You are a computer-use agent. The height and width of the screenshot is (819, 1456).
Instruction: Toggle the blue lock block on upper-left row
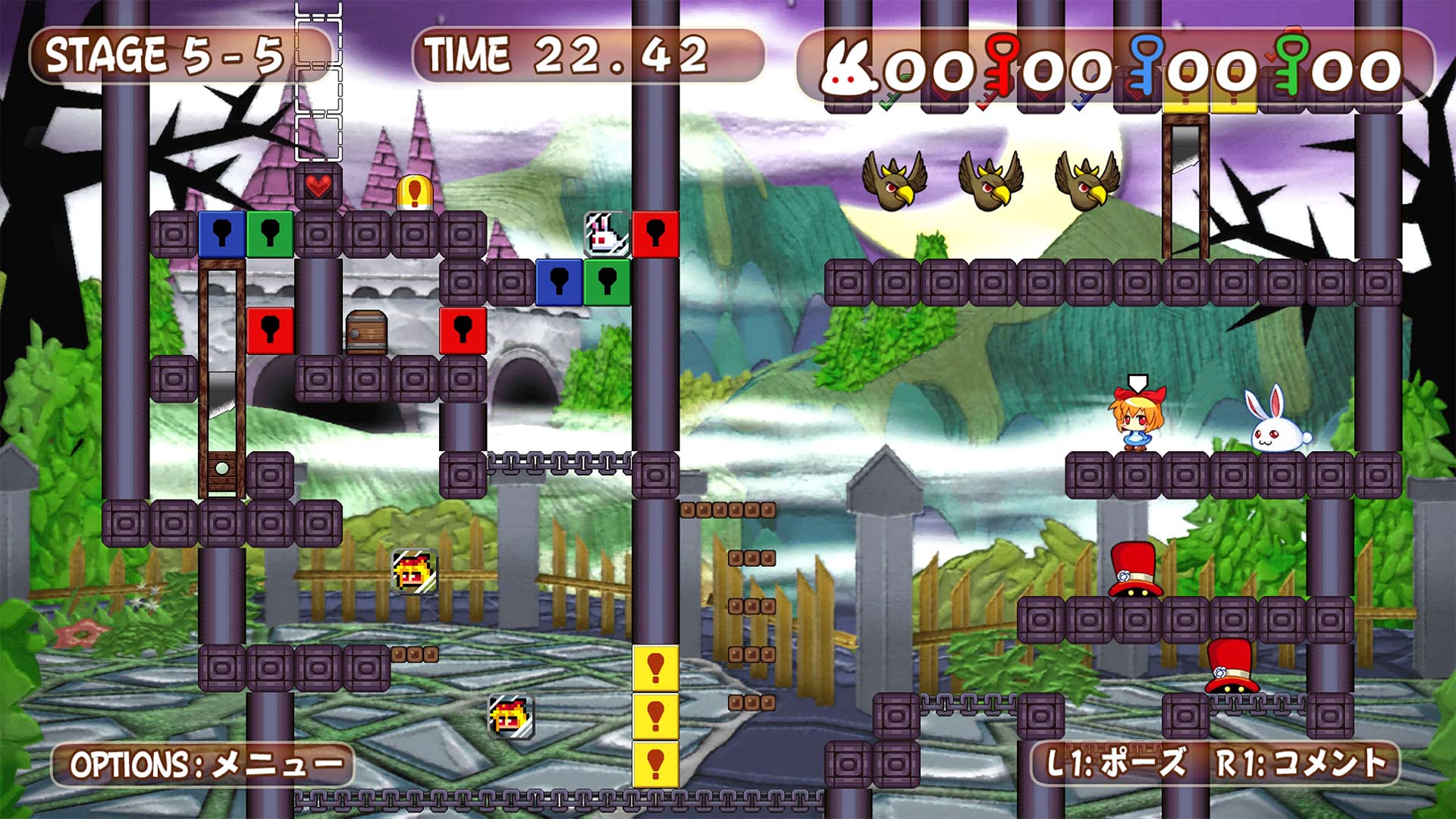click(x=221, y=235)
